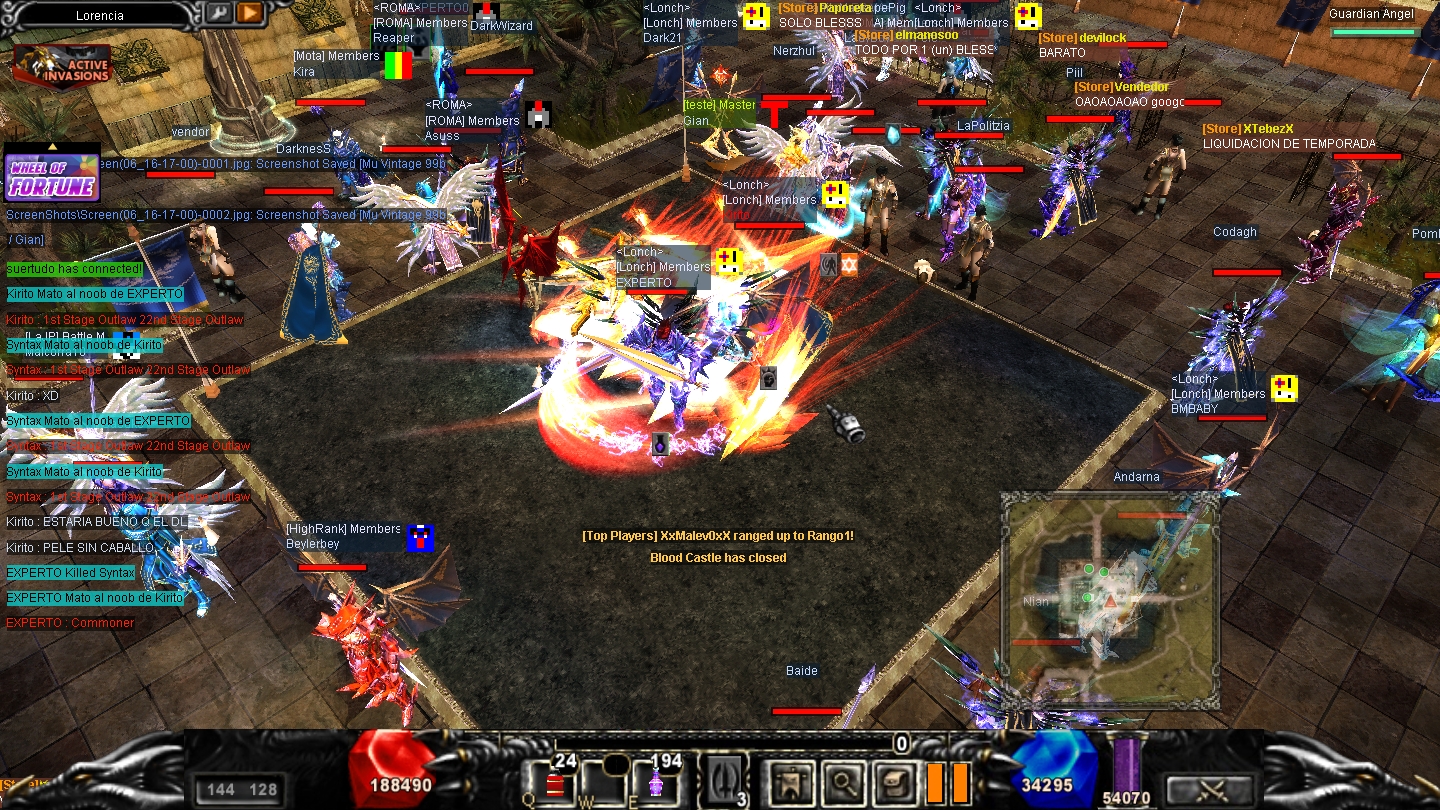Select the crossed swords combat icon
This screenshot has height=810, width=1440.
(1212, 788)
